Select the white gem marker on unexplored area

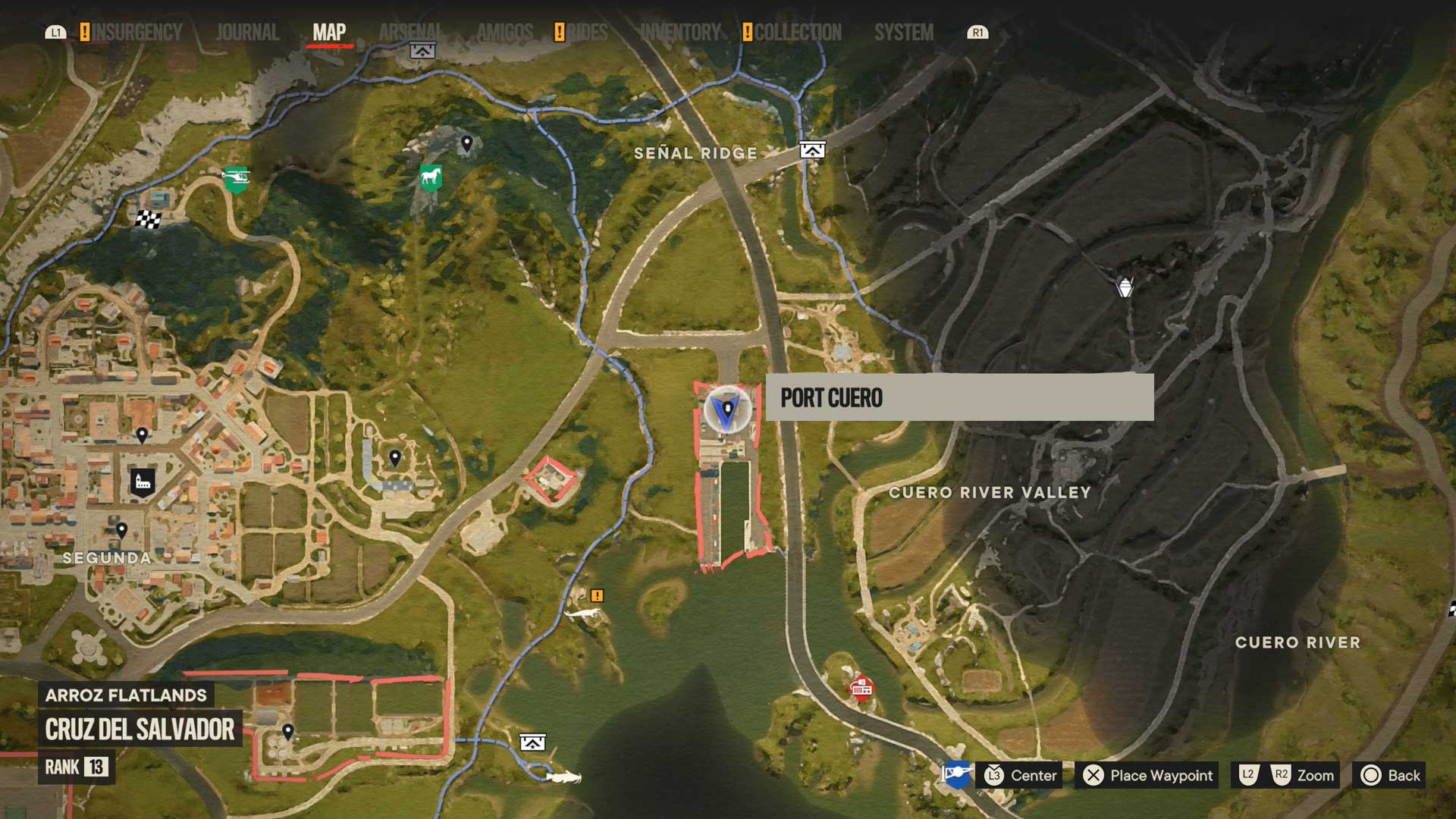tap(1125, 287)
